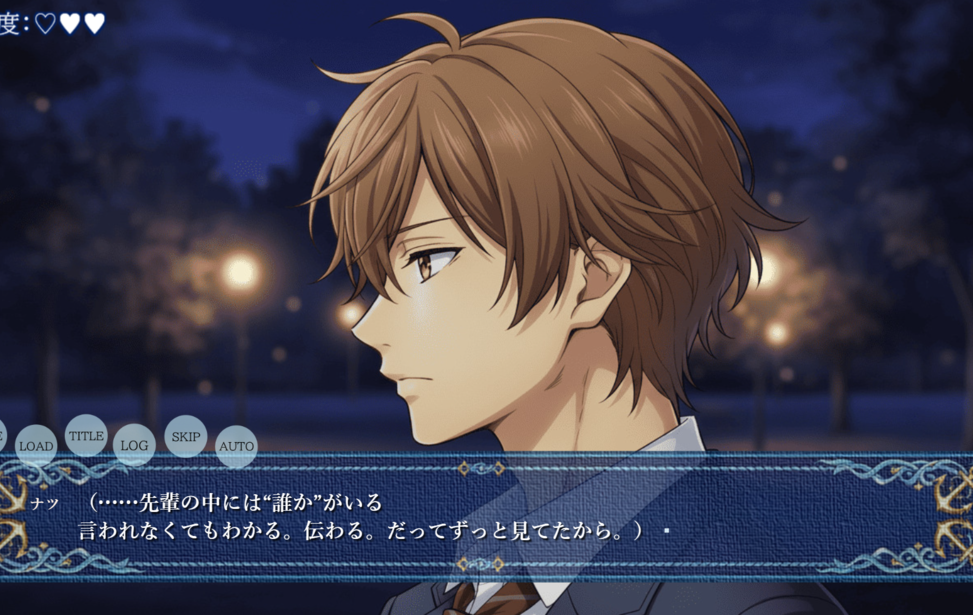Toggle AUTO text advance
Screen dimensions: 973x615
237,446
